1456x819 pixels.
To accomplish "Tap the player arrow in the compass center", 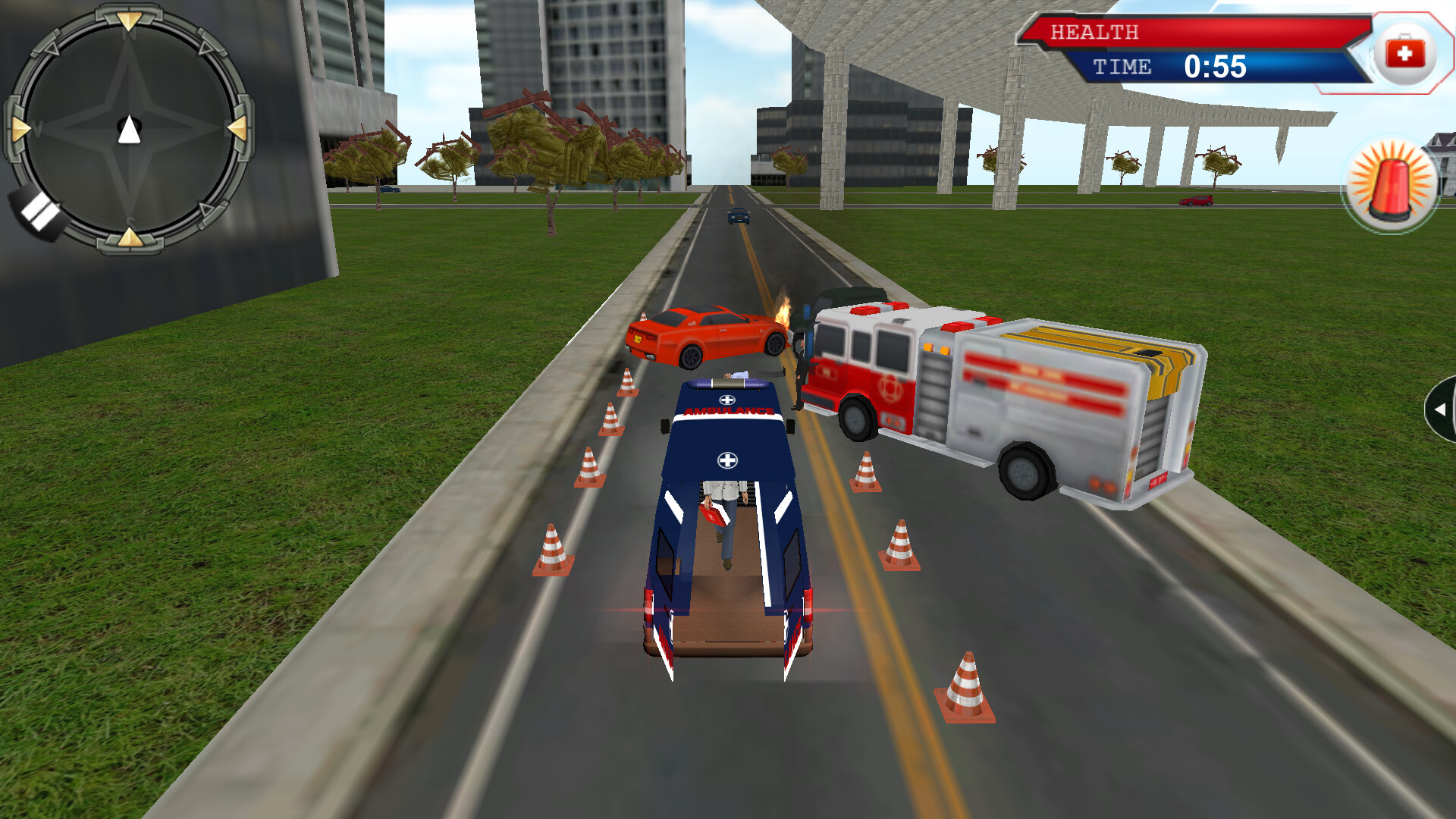I will [130, 130].
